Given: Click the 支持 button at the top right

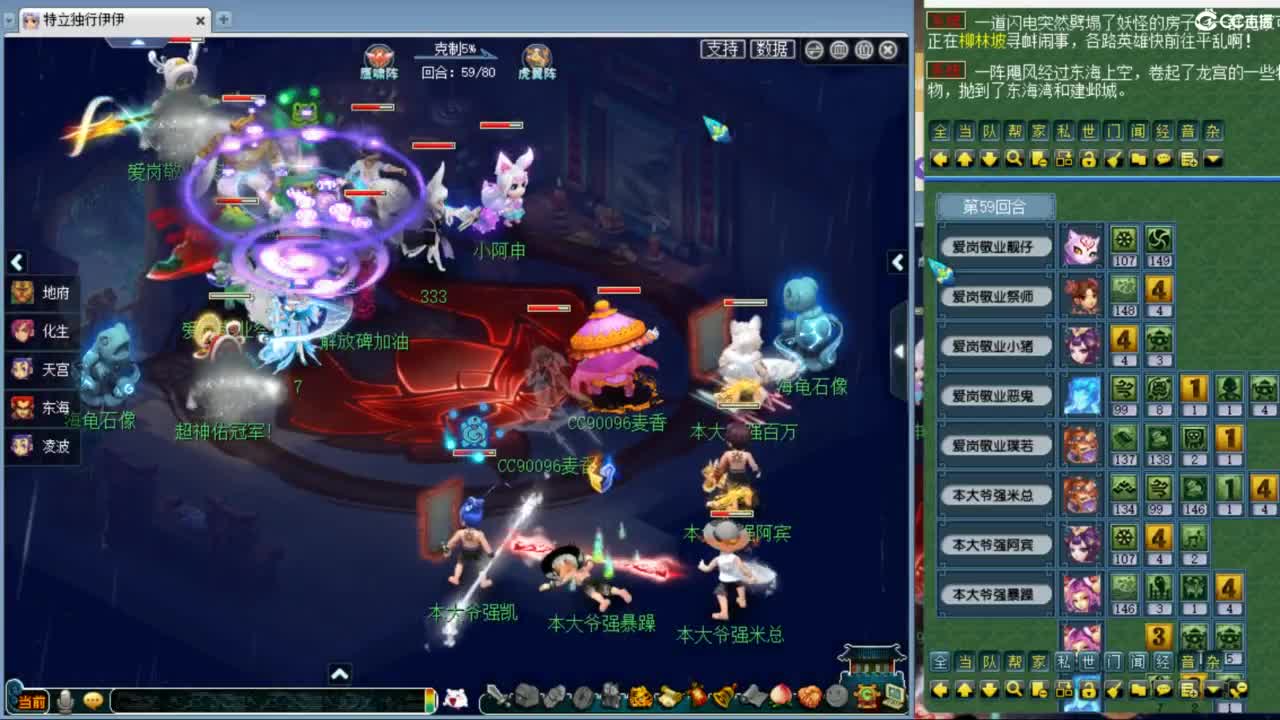Looking at the screenshot, I should (x=724, y=49).
